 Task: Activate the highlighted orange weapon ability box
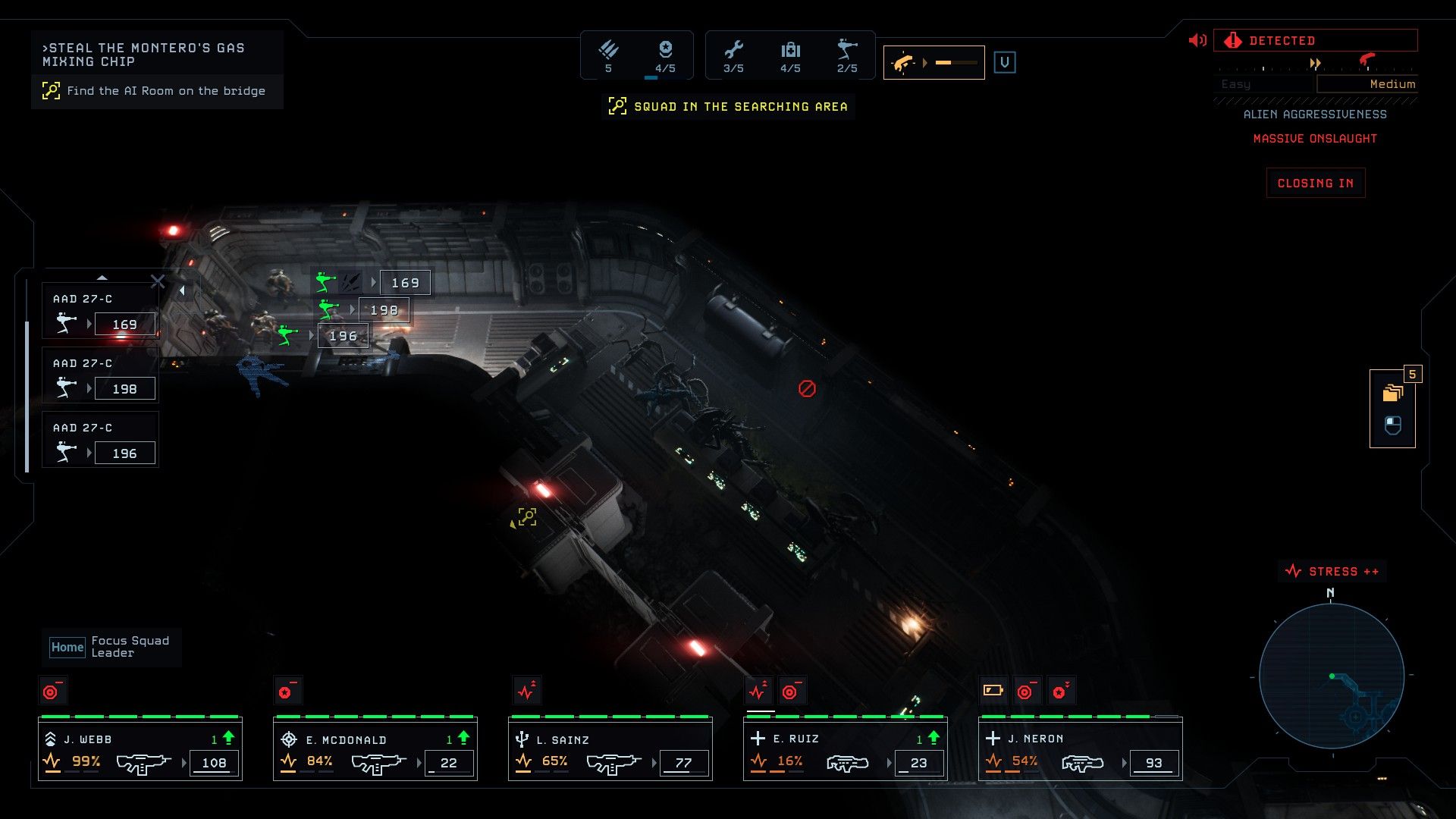934,63
